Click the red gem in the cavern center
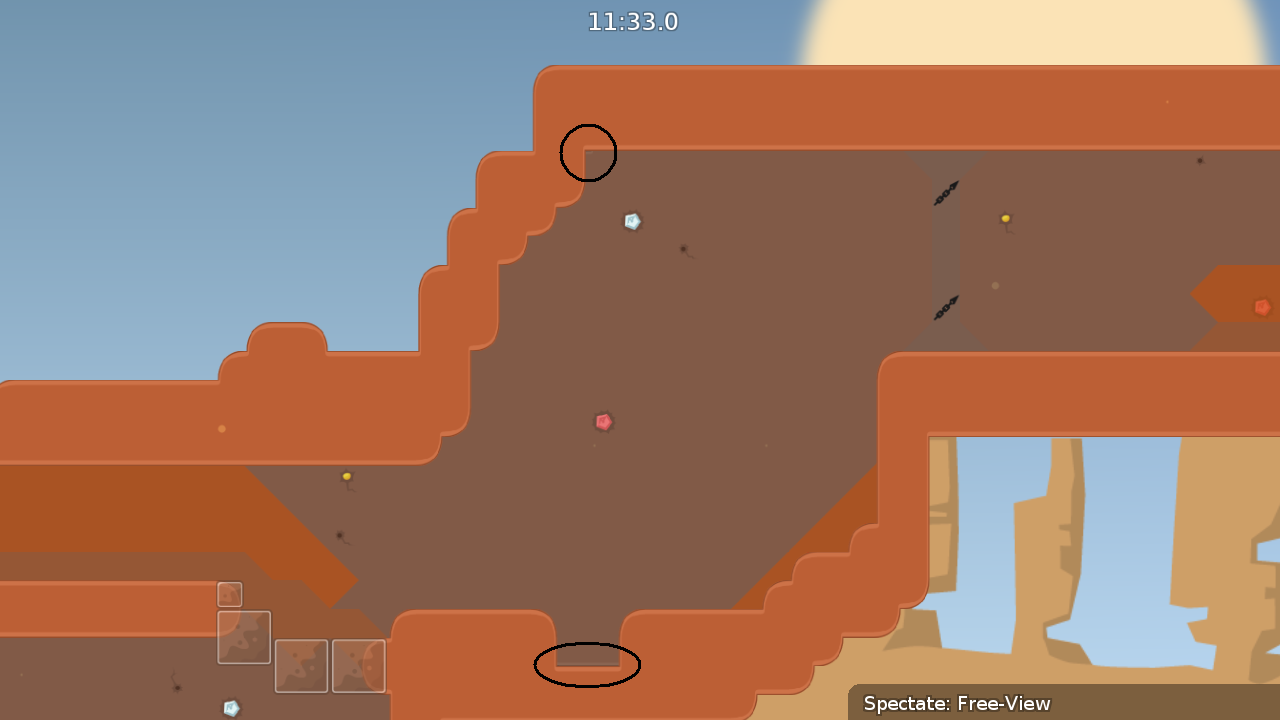Screen dimensions: 1280x720 tap(604, 420)
